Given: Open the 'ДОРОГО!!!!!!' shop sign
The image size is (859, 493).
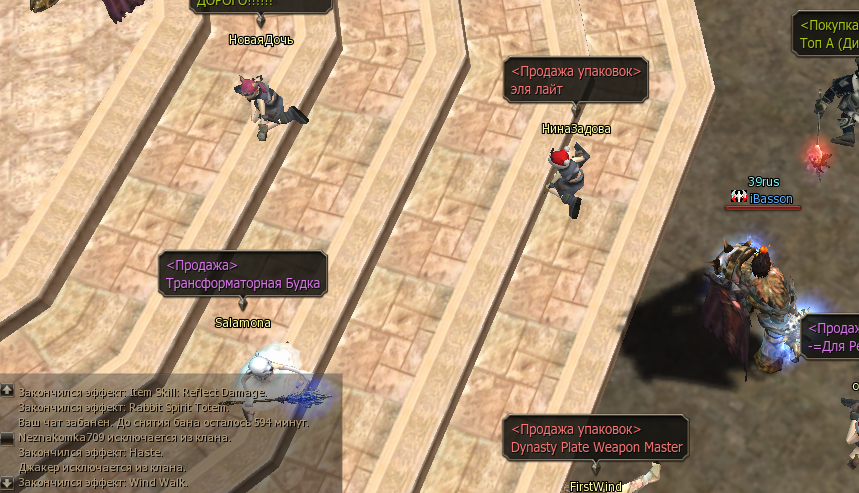Looking at the screenshot, I should (261, 5).
